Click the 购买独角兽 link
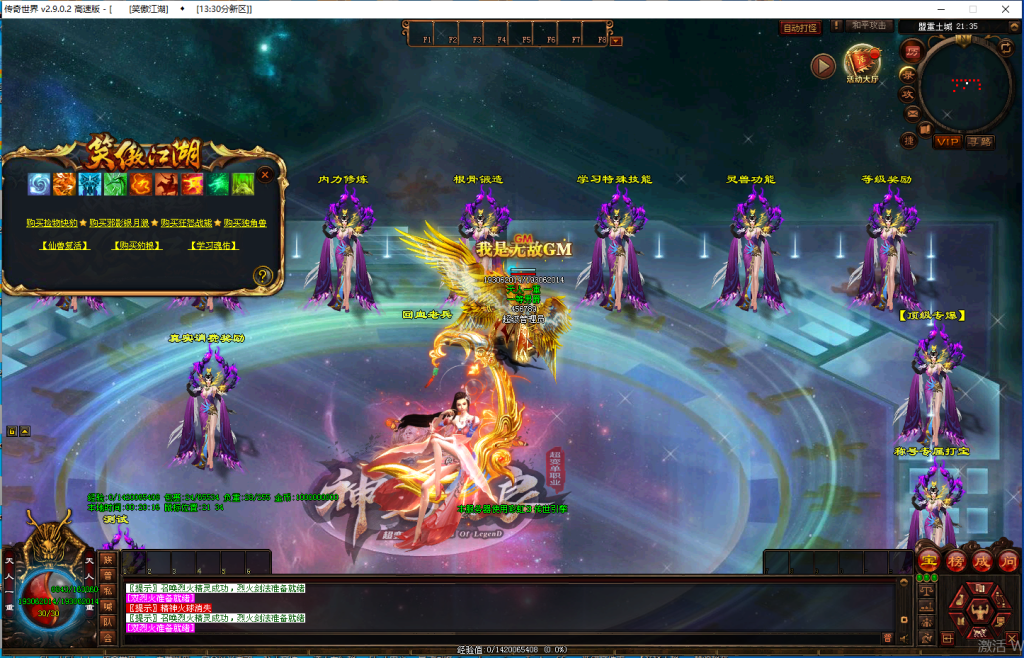This screenshot has width=1024, height=658. (245, 223)
